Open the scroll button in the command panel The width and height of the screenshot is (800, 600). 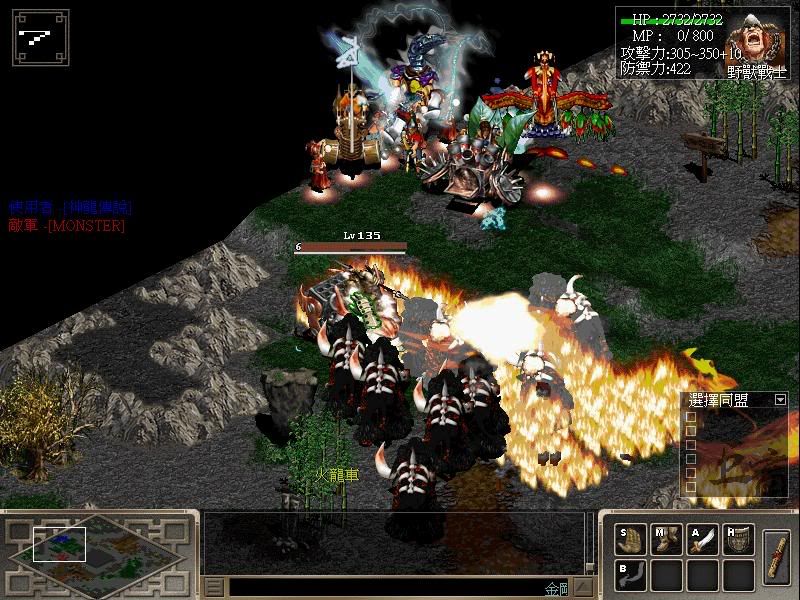778,557
